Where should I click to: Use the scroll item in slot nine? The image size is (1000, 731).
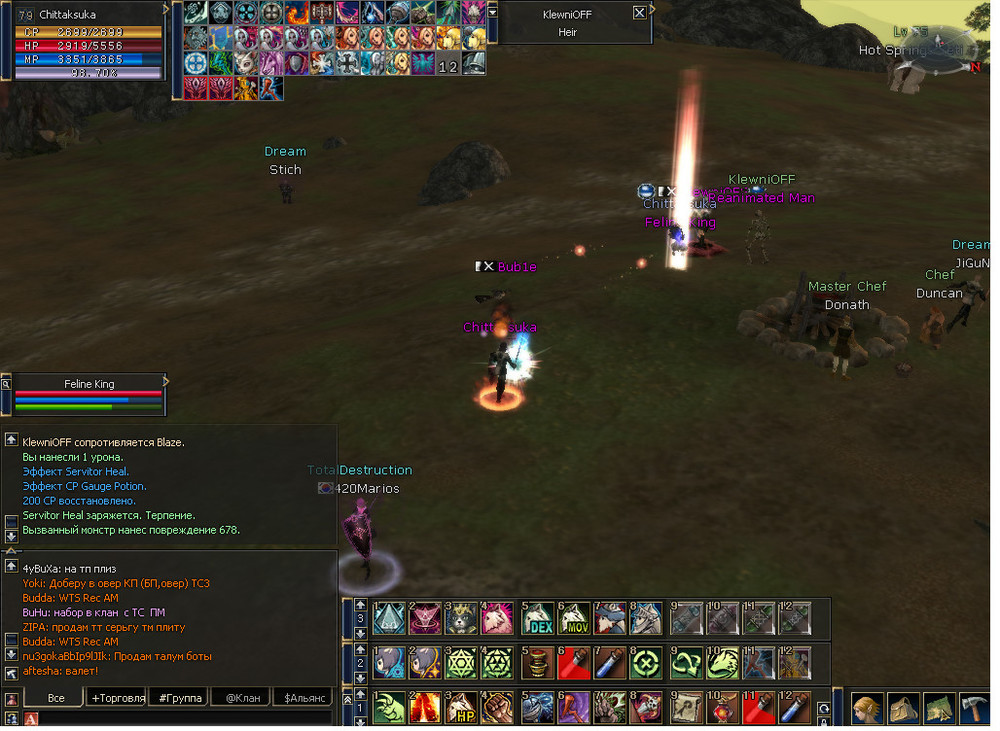686,708
